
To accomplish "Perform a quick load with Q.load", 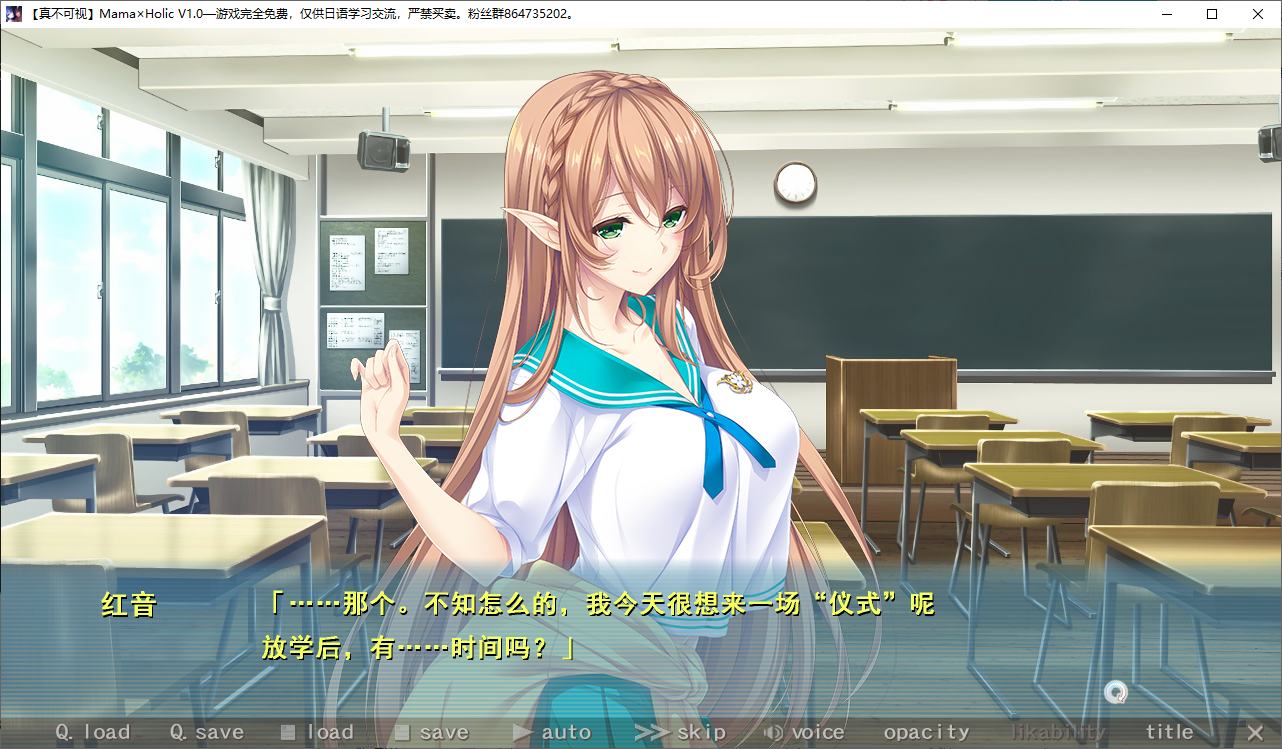I will 92,731.
